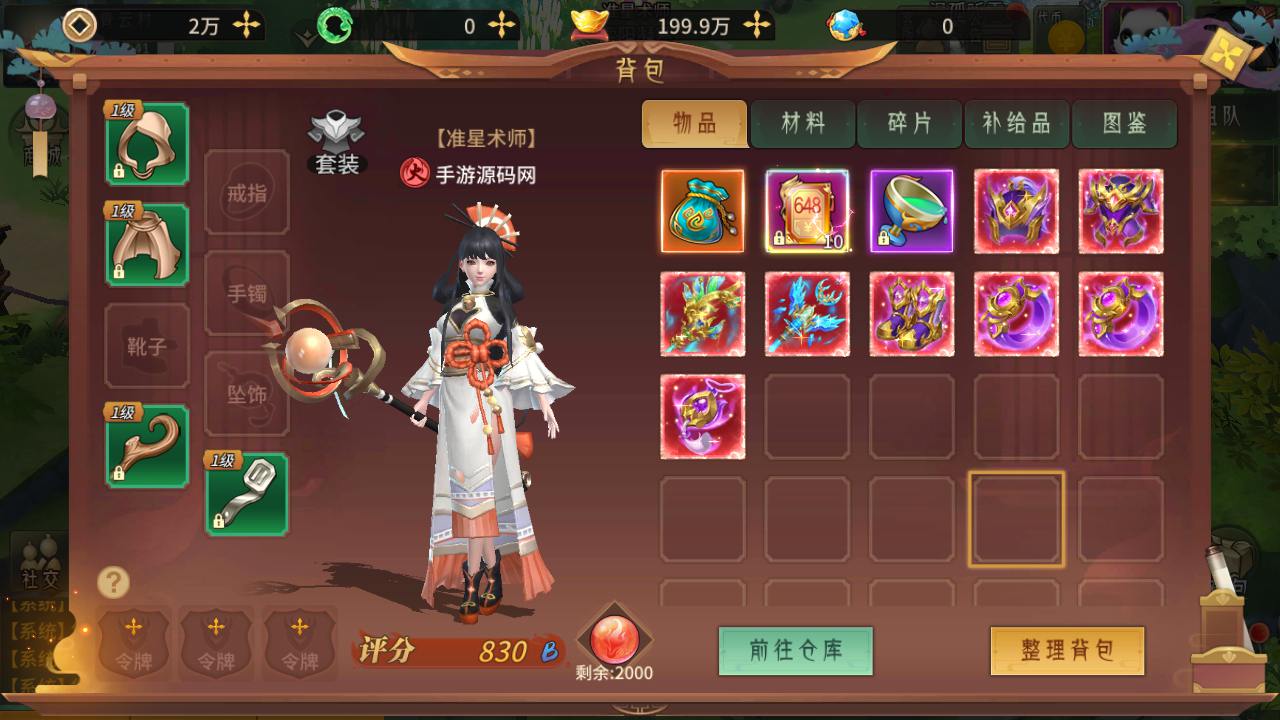Select the 补给品 tab
Image resolution: width=1280 pixels, height=720 pixels.
1017,124
